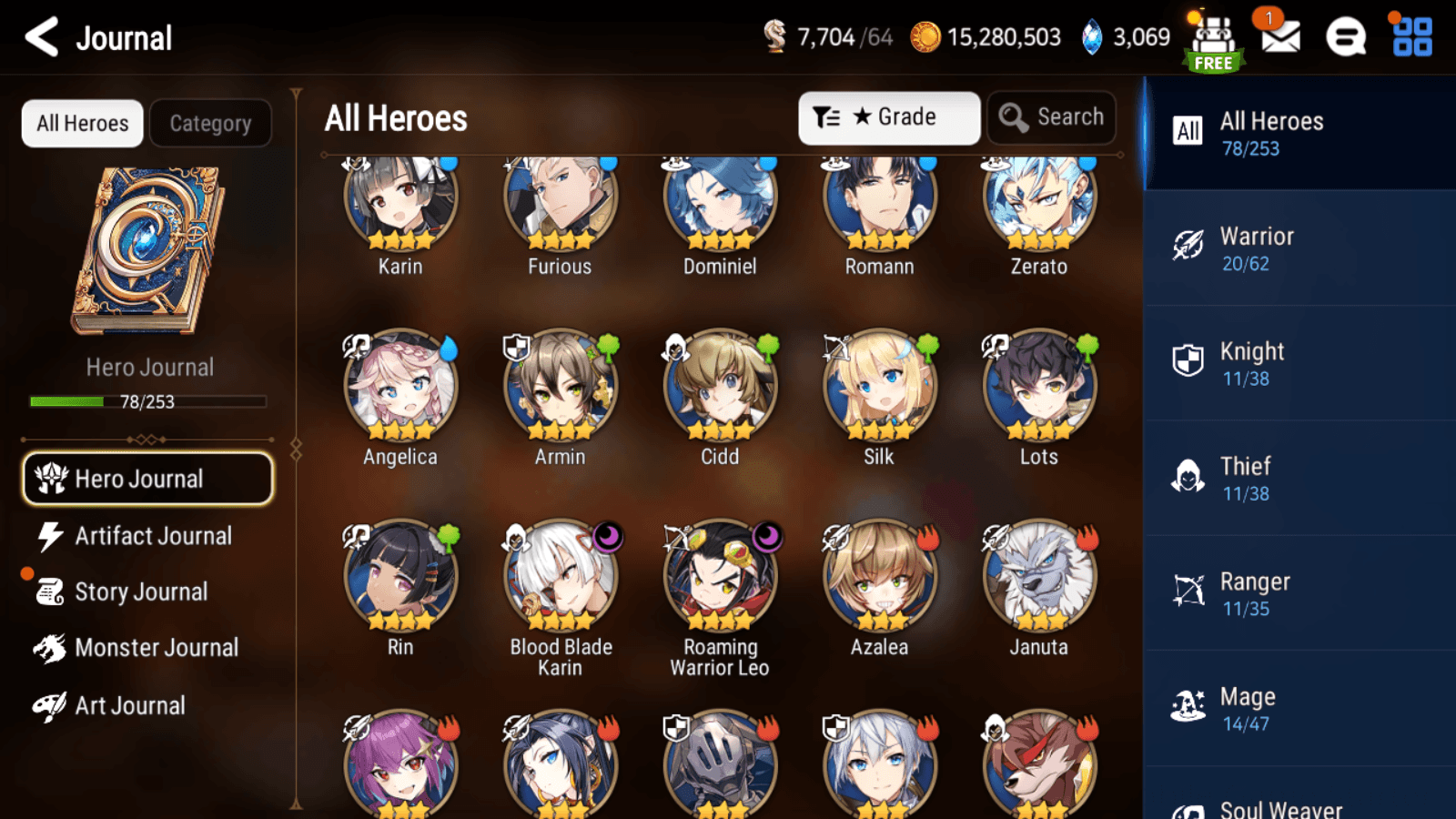Select the hero portrait of Angelica
Screen dimensions: 1456x819
pos(399,387)
